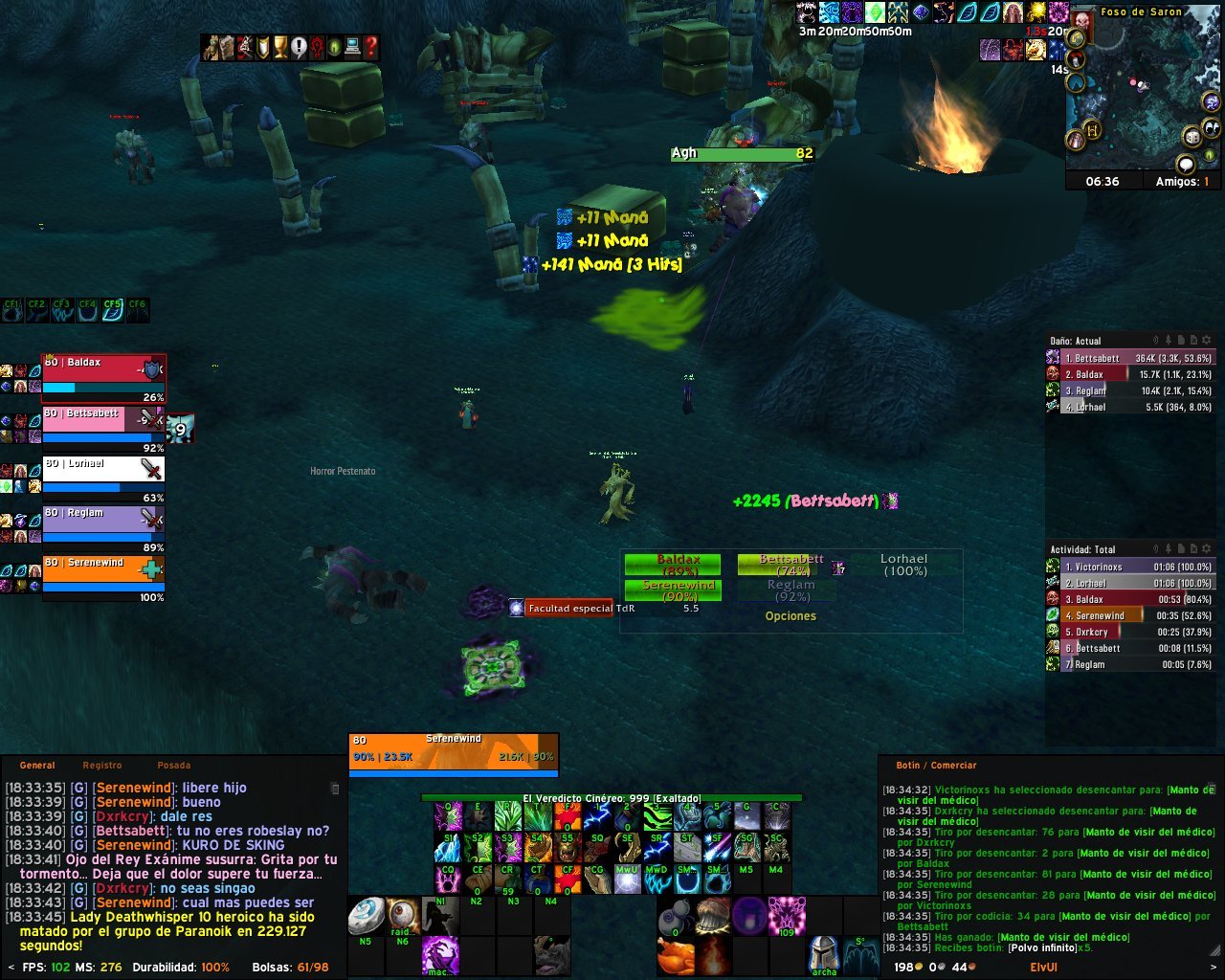Click Serenewind's orange party frame
The height and width of the screenshot is (980, 1225).
(103, 568)
